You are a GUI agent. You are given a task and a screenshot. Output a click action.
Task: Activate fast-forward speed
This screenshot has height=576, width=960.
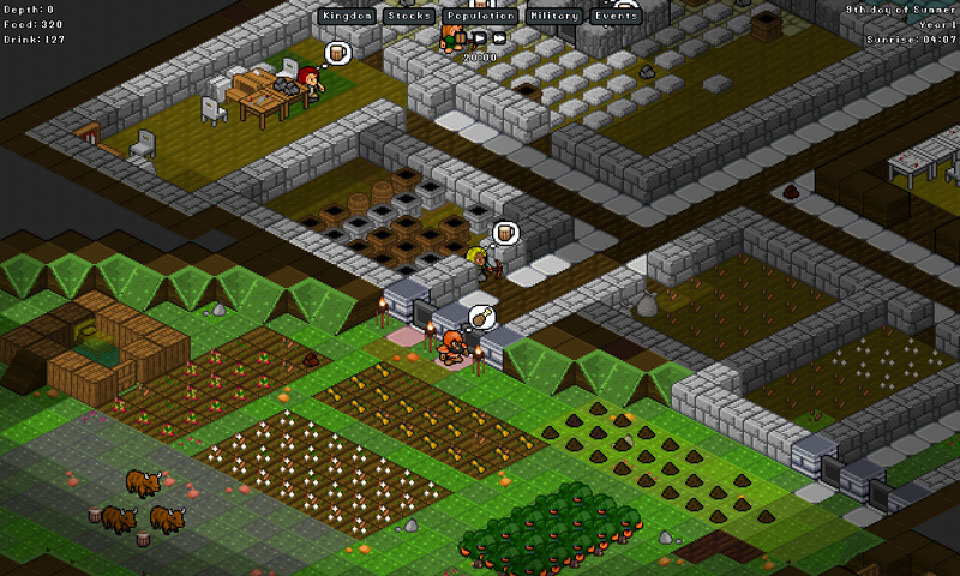tap(498, 38)
